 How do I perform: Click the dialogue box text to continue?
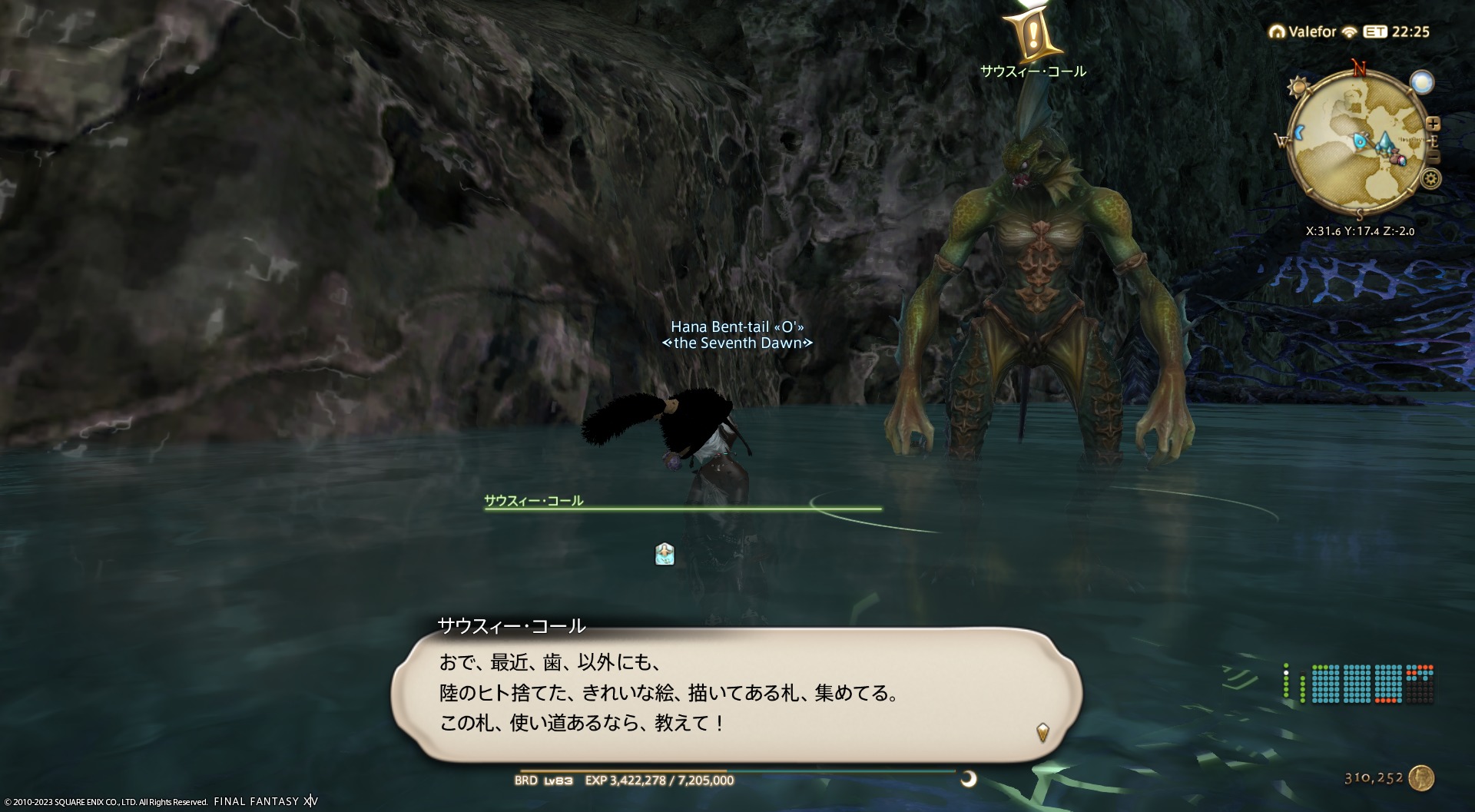pos(668,693)
